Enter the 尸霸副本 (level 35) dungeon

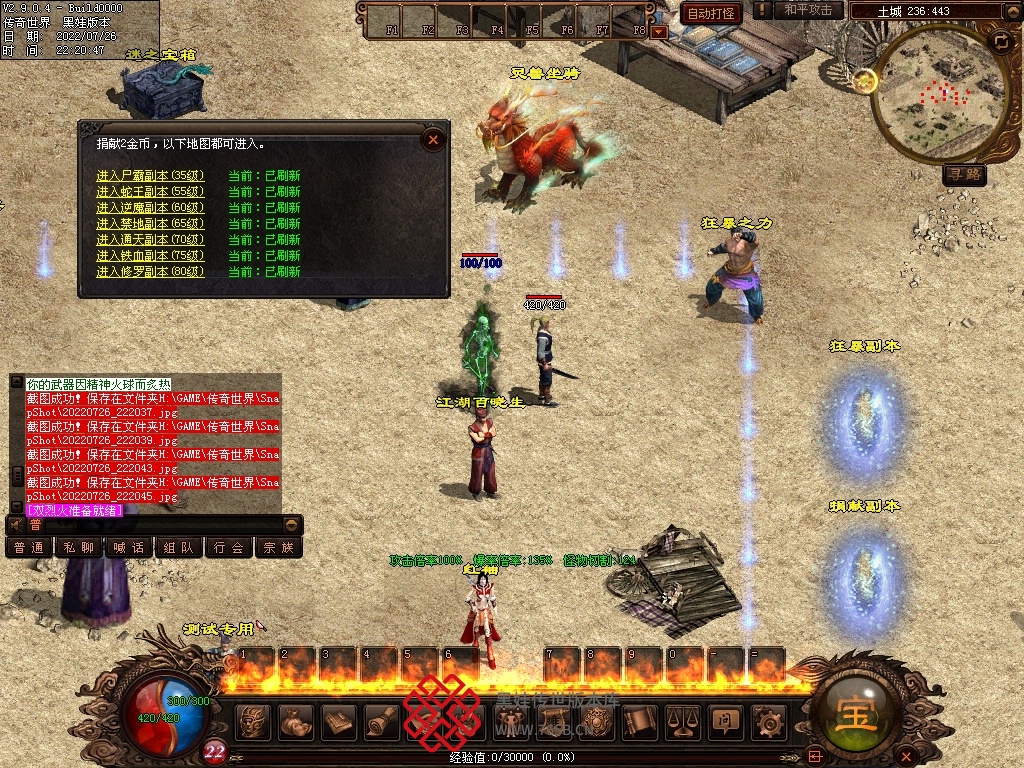(150, 176)
